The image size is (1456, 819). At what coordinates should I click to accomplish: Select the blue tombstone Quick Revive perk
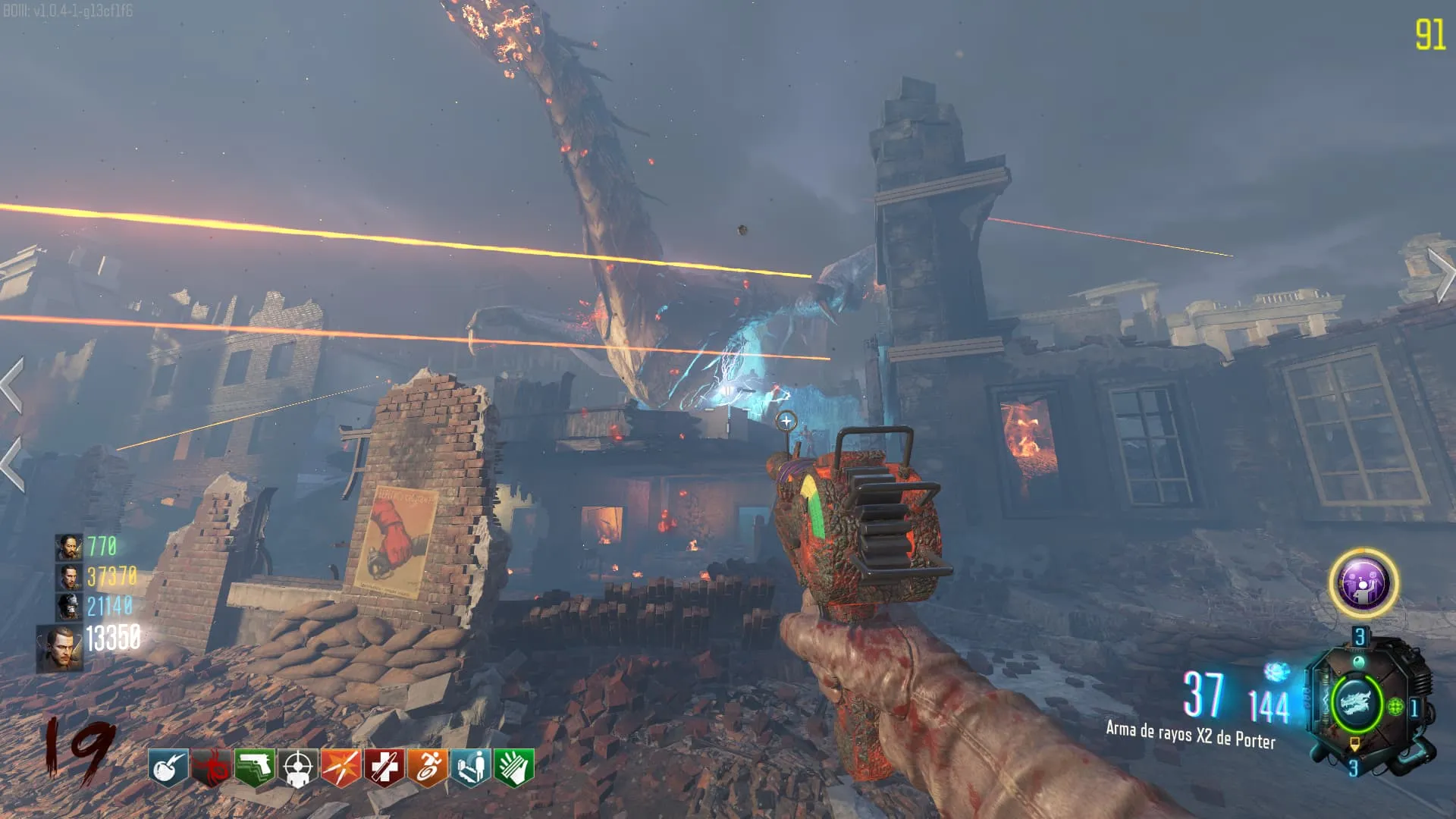470,768
